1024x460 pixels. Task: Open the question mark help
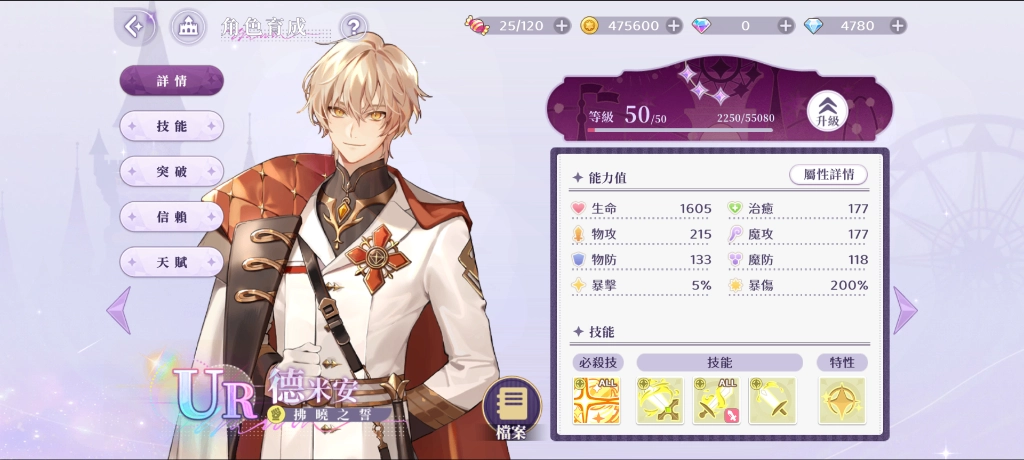(x=353, y=26)
